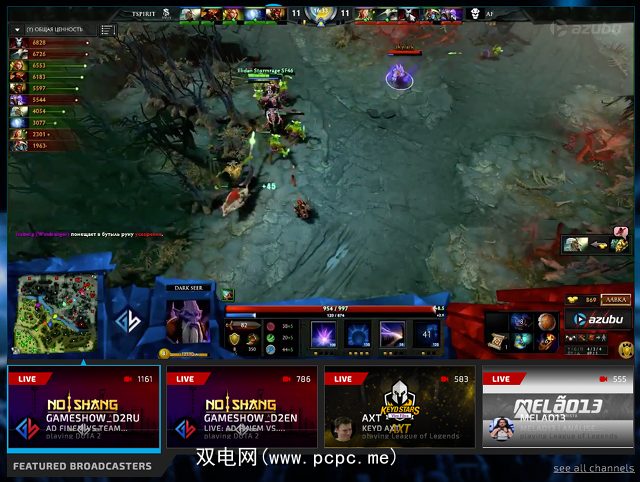Activate Dark Seer's second ability icon
This screenshot has height=482, width=640.
(358, 334)
